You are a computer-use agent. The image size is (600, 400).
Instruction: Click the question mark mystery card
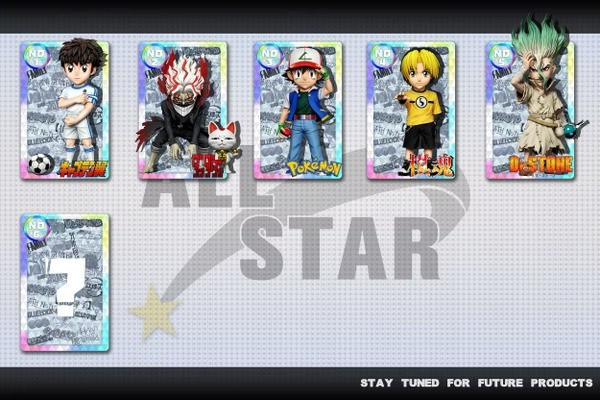[x=65, y=283]
